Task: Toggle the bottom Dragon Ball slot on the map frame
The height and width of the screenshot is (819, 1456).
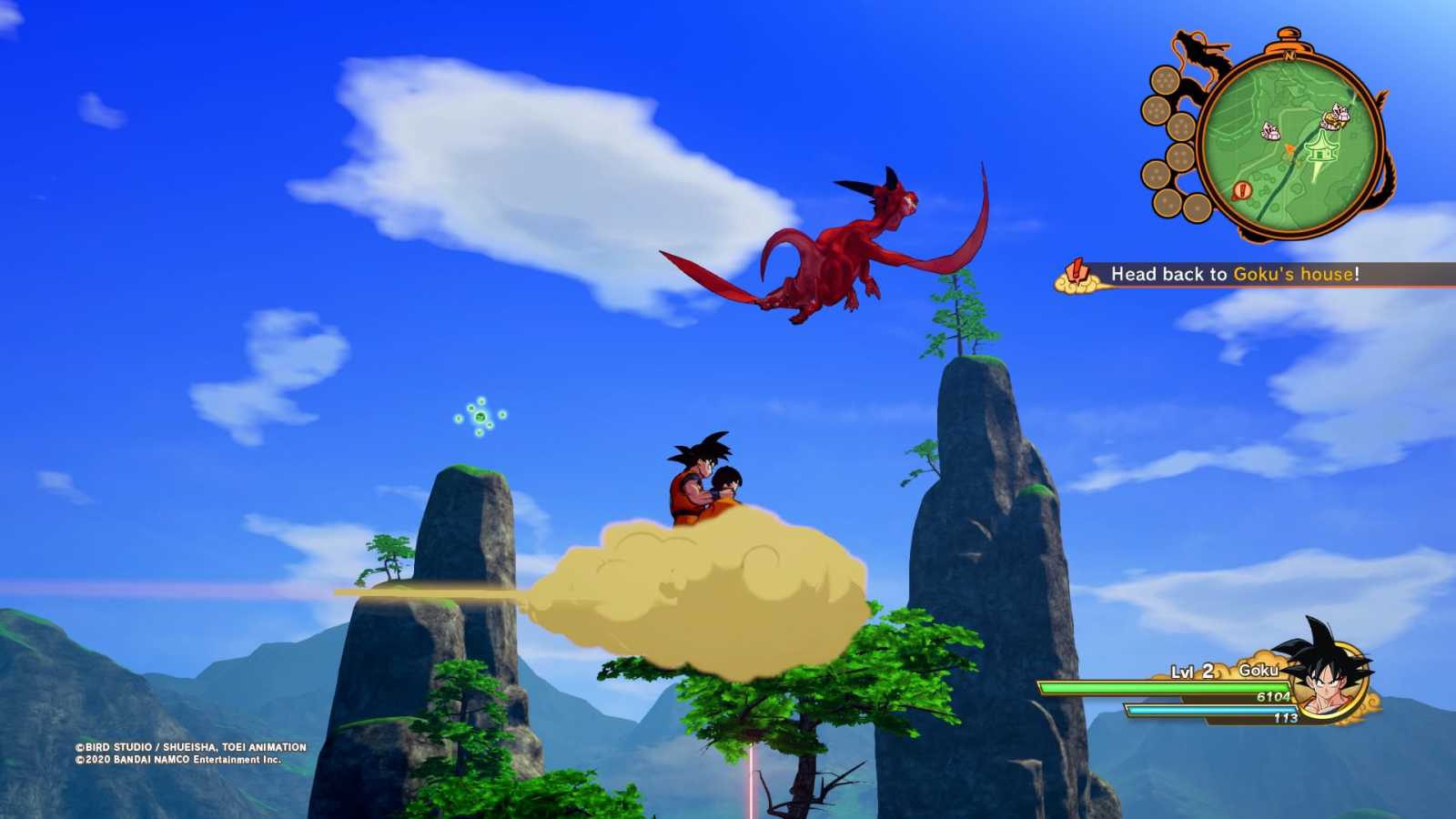Action: [1197, 208]
